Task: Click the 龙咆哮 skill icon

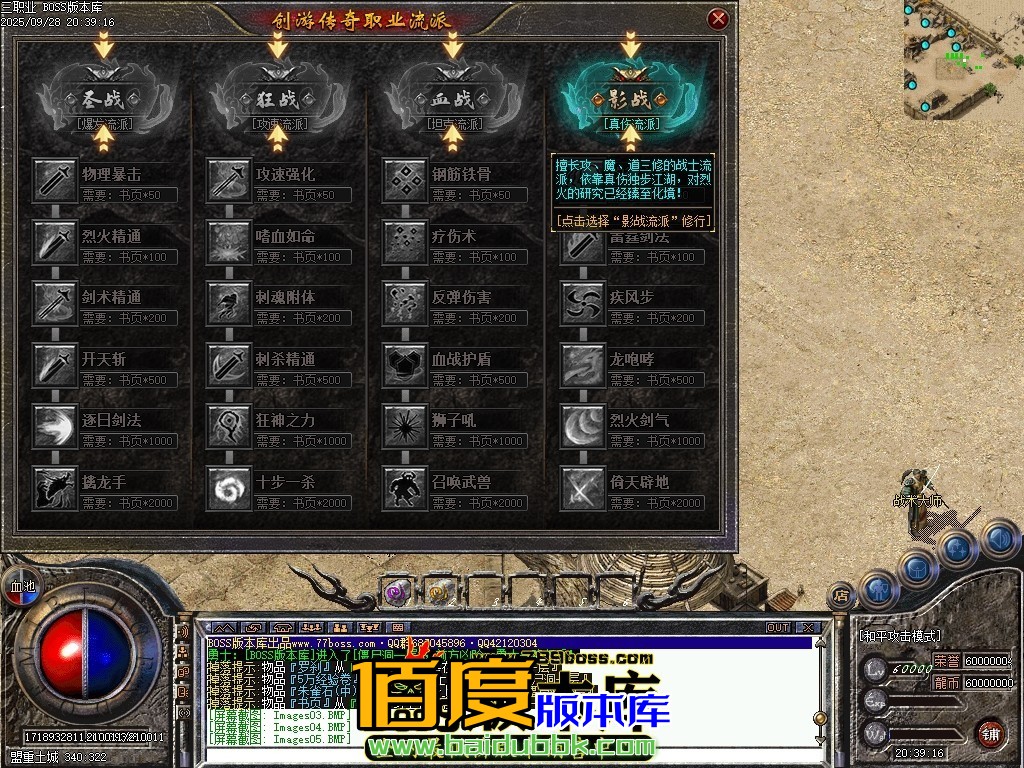Action: point(580,365)
